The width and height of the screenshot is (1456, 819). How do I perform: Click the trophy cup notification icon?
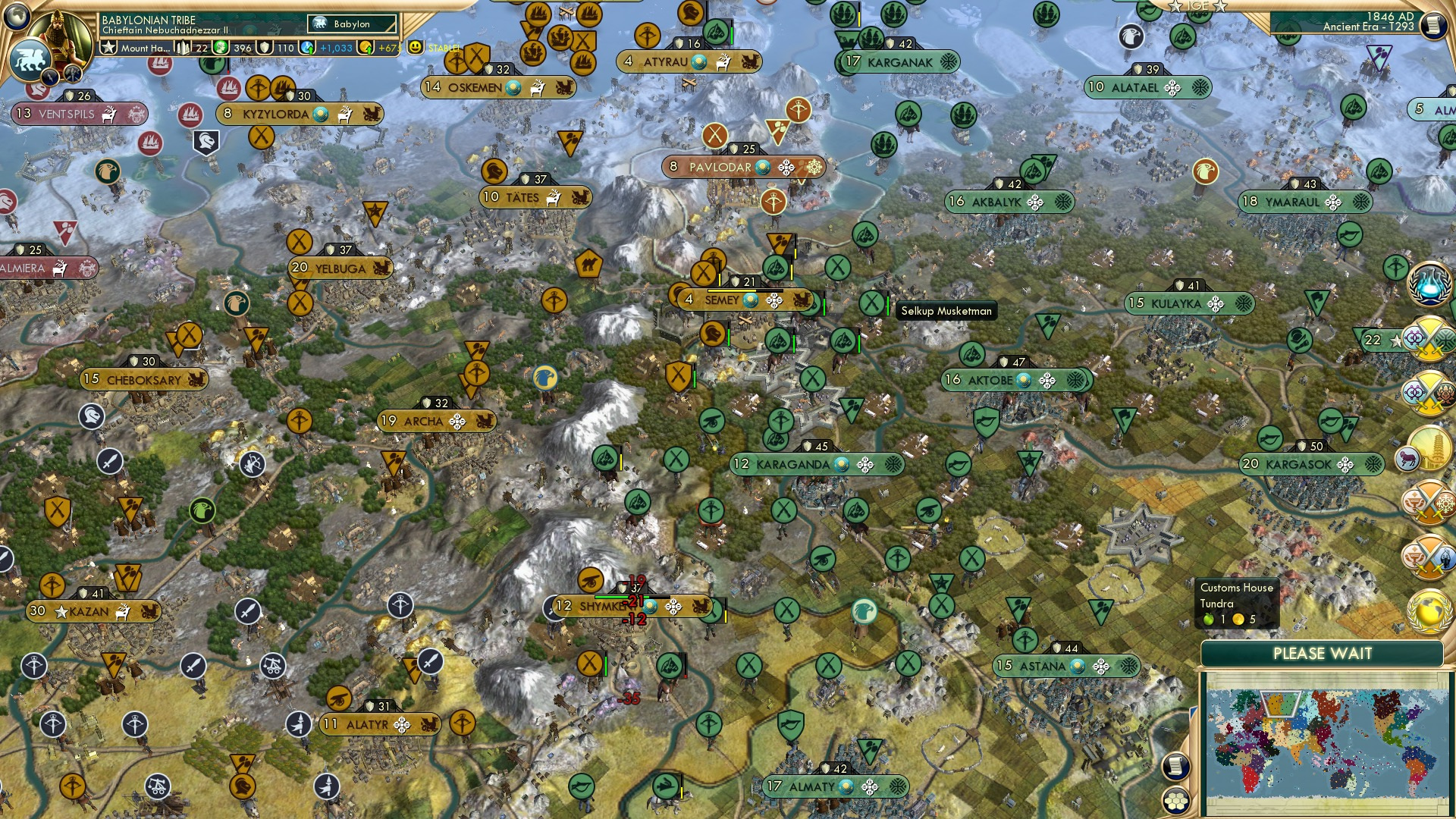click(x=1427, y=504)
